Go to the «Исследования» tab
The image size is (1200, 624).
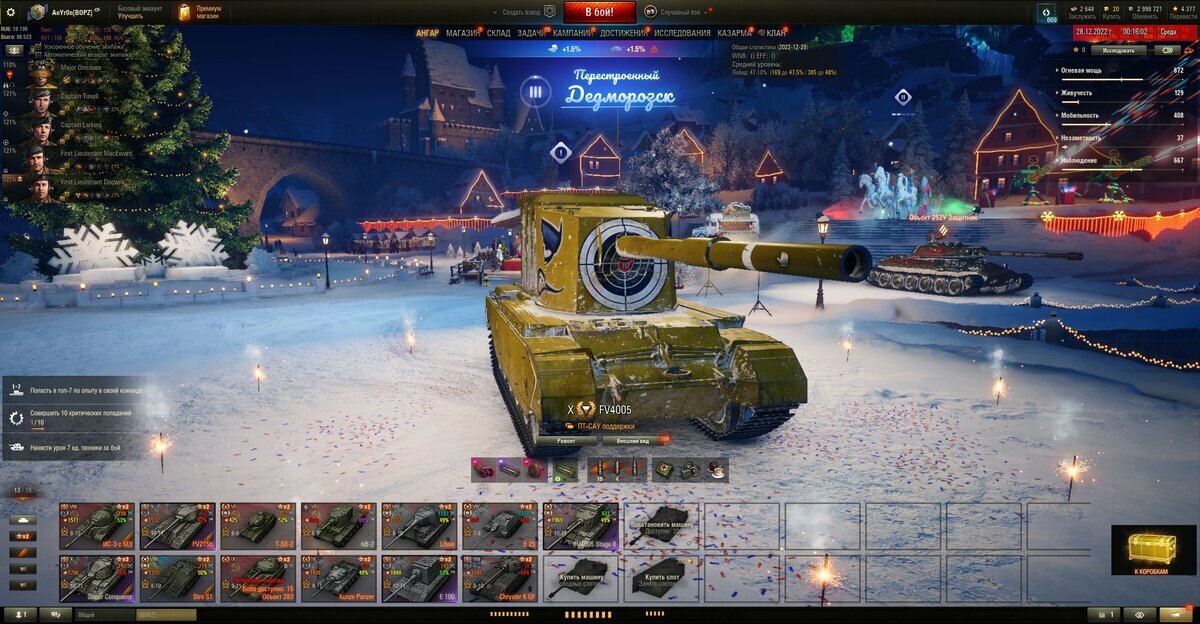pyautogui.click(x=683, y=33)
